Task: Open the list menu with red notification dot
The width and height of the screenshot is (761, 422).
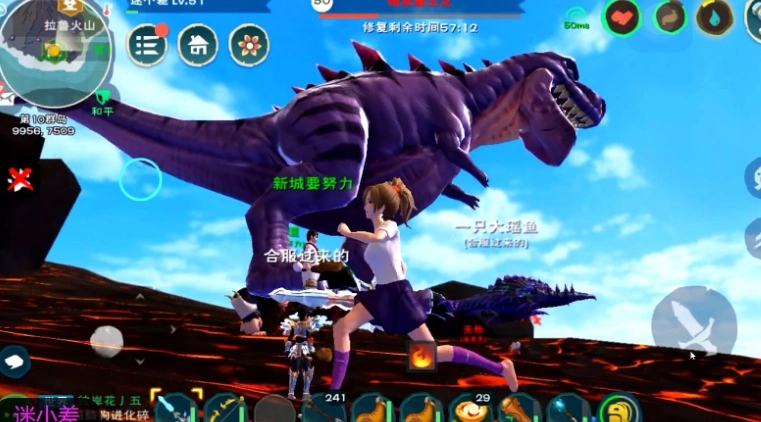Action: click(x=147, y=45)
